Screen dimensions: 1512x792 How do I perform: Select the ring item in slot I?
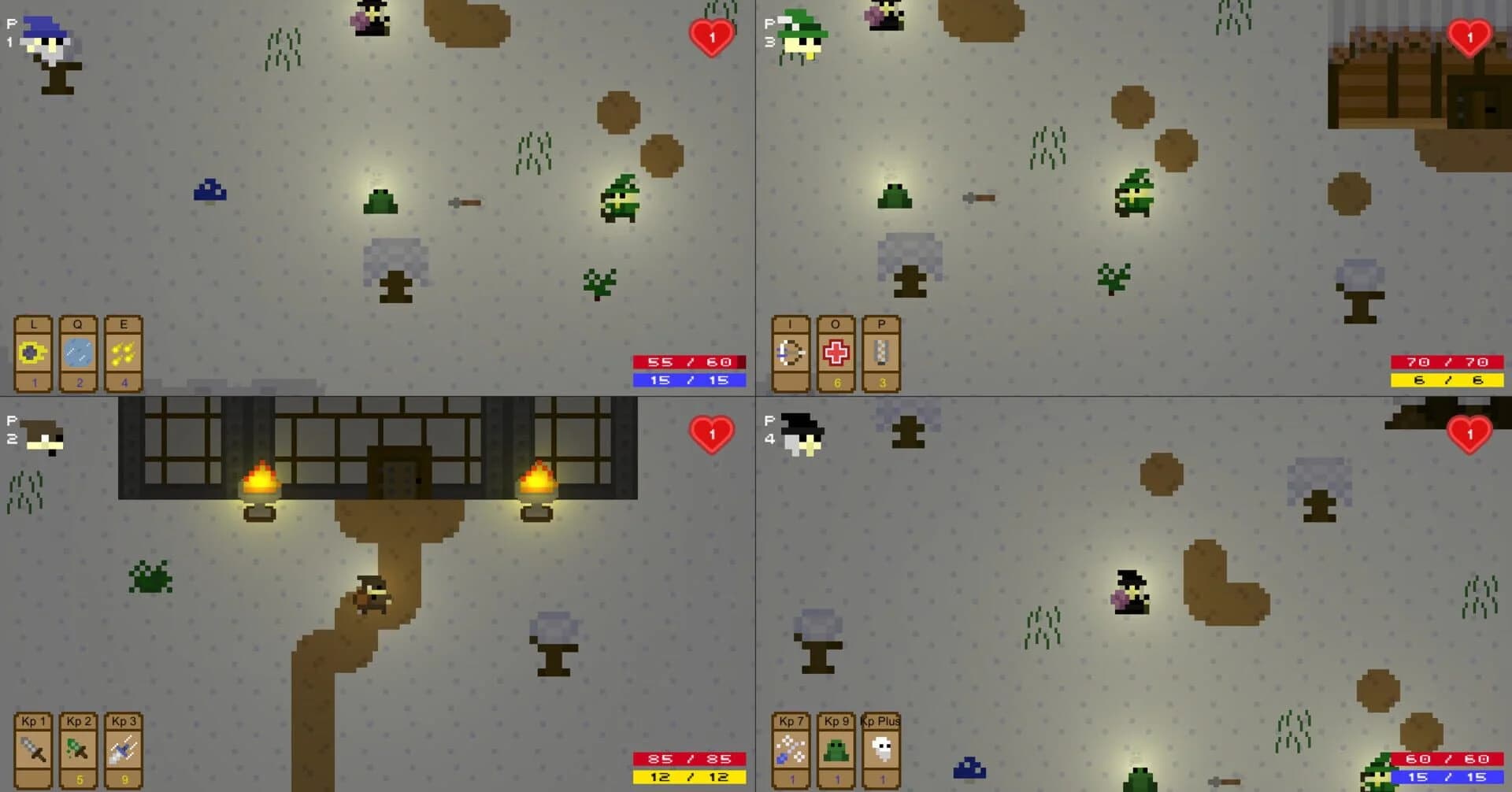coord(789,353)
